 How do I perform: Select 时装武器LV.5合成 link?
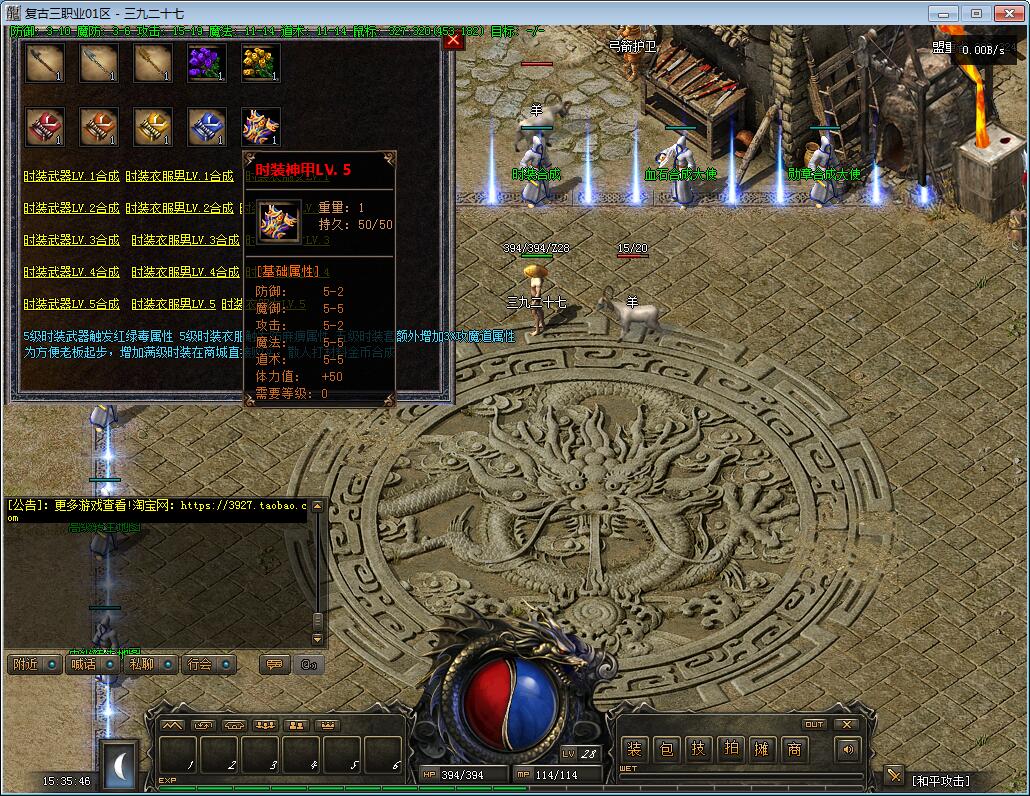click(x=71, y=303)
